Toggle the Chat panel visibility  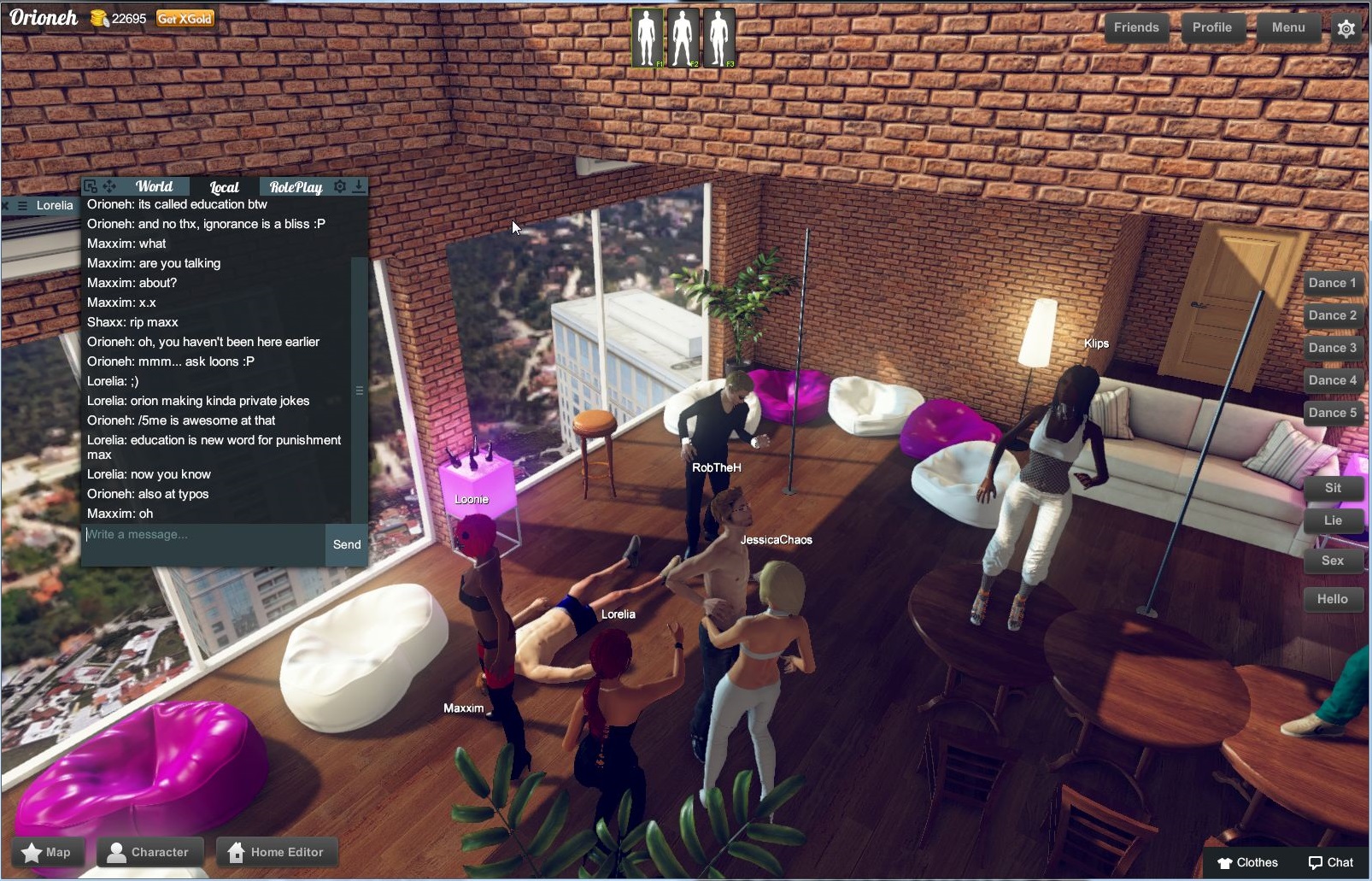click(1331, 863)
